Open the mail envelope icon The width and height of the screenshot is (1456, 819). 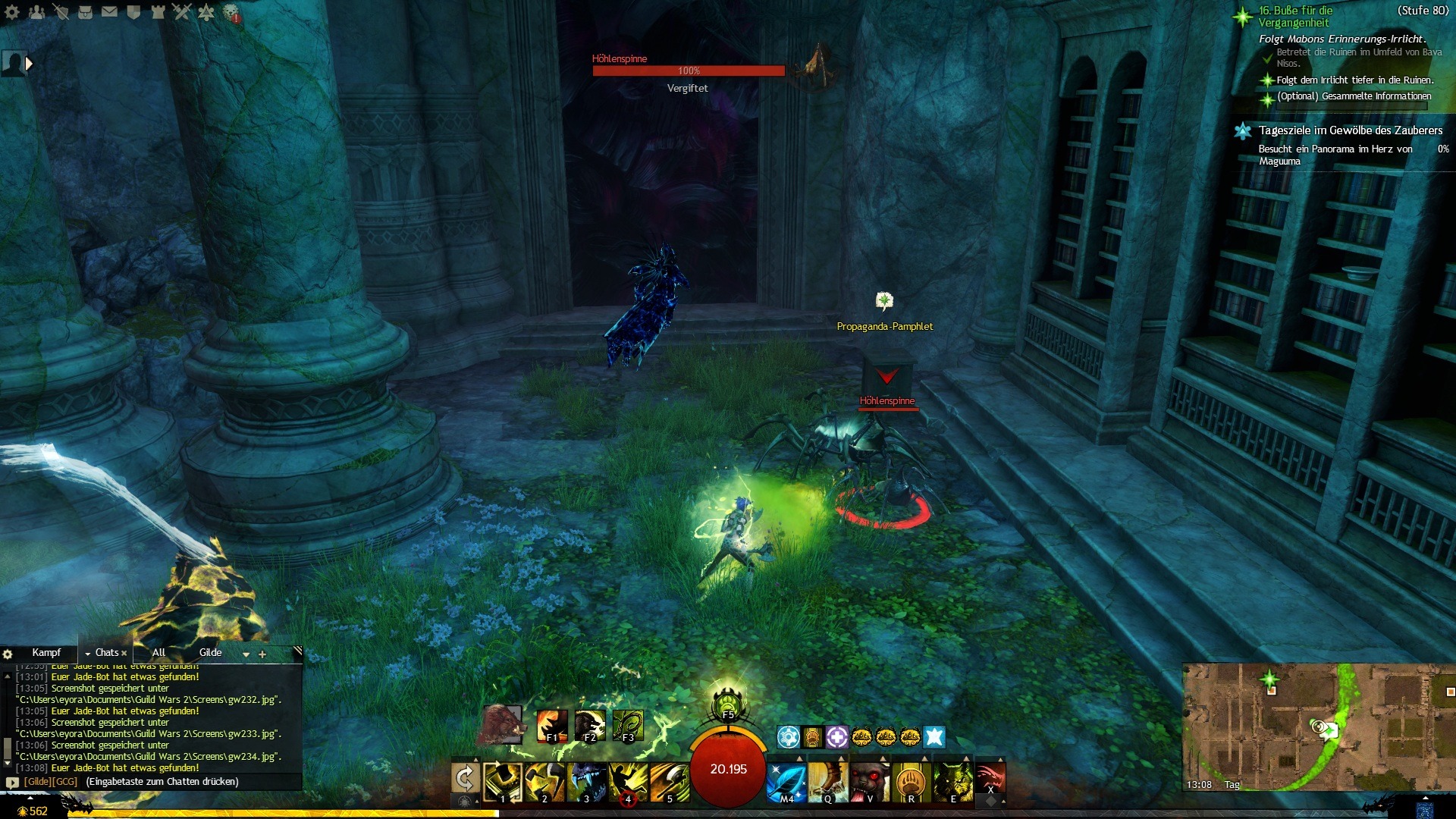(x=109, y=11)
